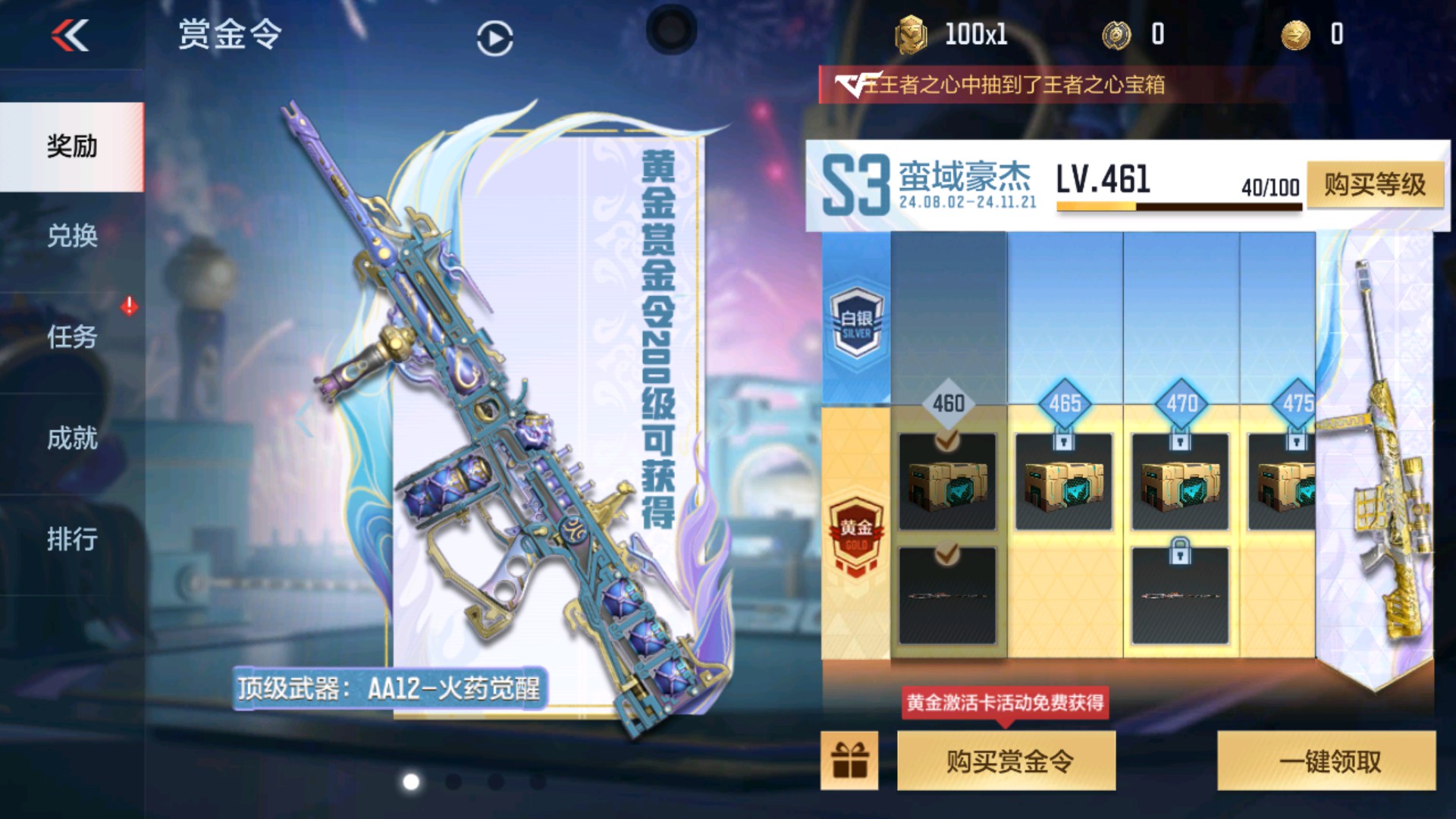Click the red notification badge on 任务
This screenshot has height=819, width=1456.
[x=129, y=307]
